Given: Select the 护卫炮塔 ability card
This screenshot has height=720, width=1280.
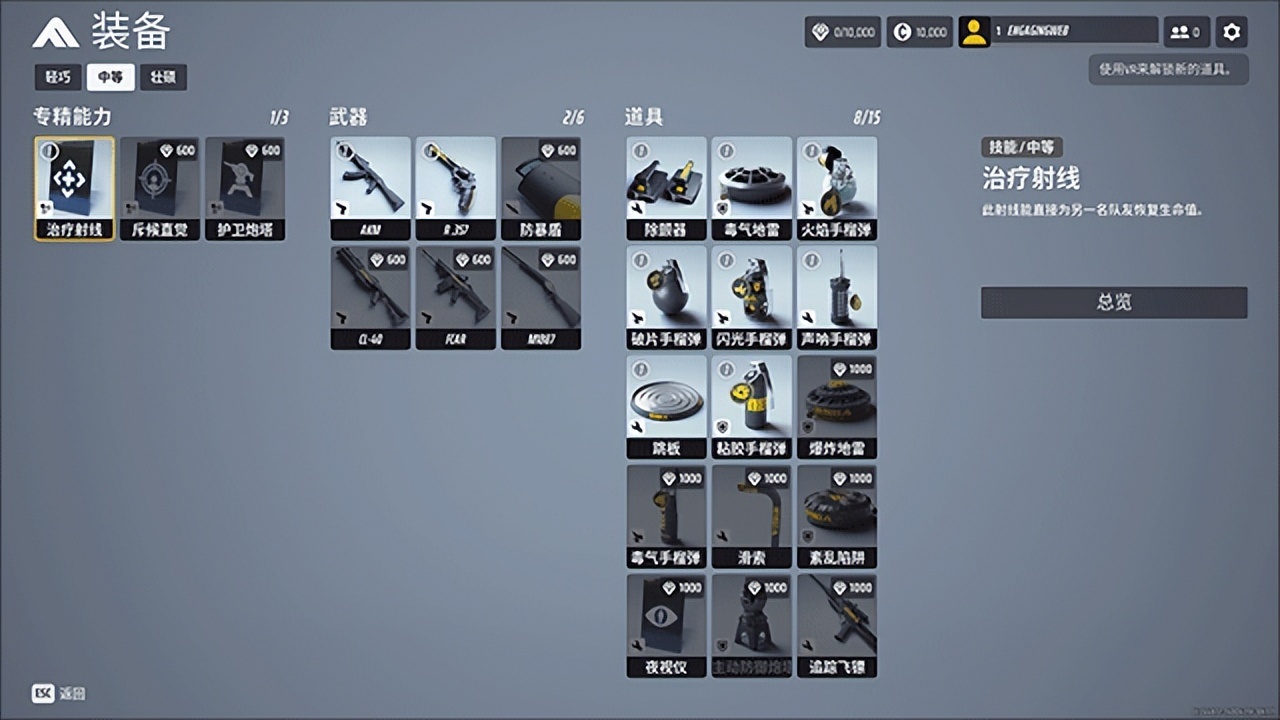Looking at the screenshot, I should (245, 188).
